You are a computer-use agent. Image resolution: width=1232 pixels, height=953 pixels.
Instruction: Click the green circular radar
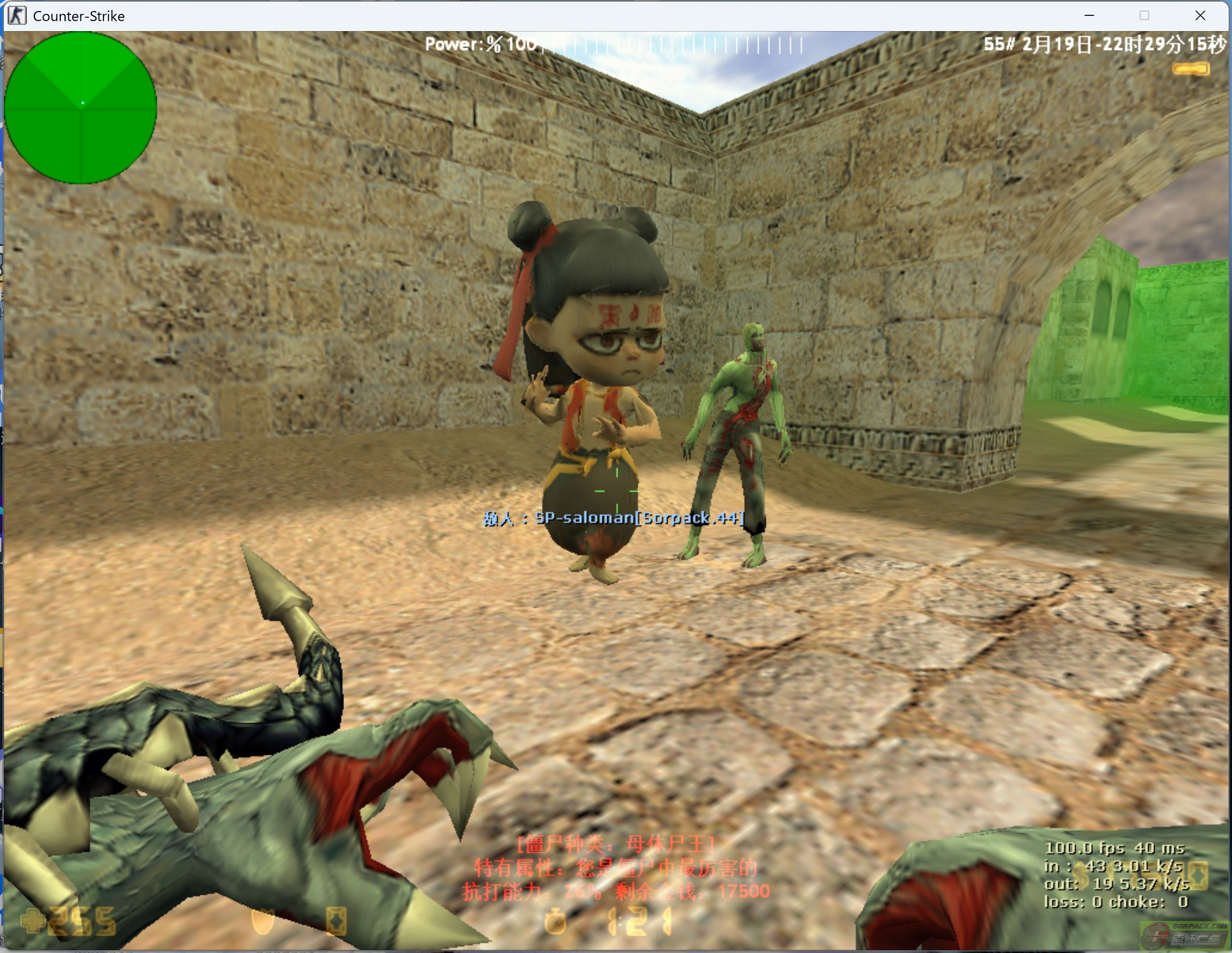pos(80,108)
